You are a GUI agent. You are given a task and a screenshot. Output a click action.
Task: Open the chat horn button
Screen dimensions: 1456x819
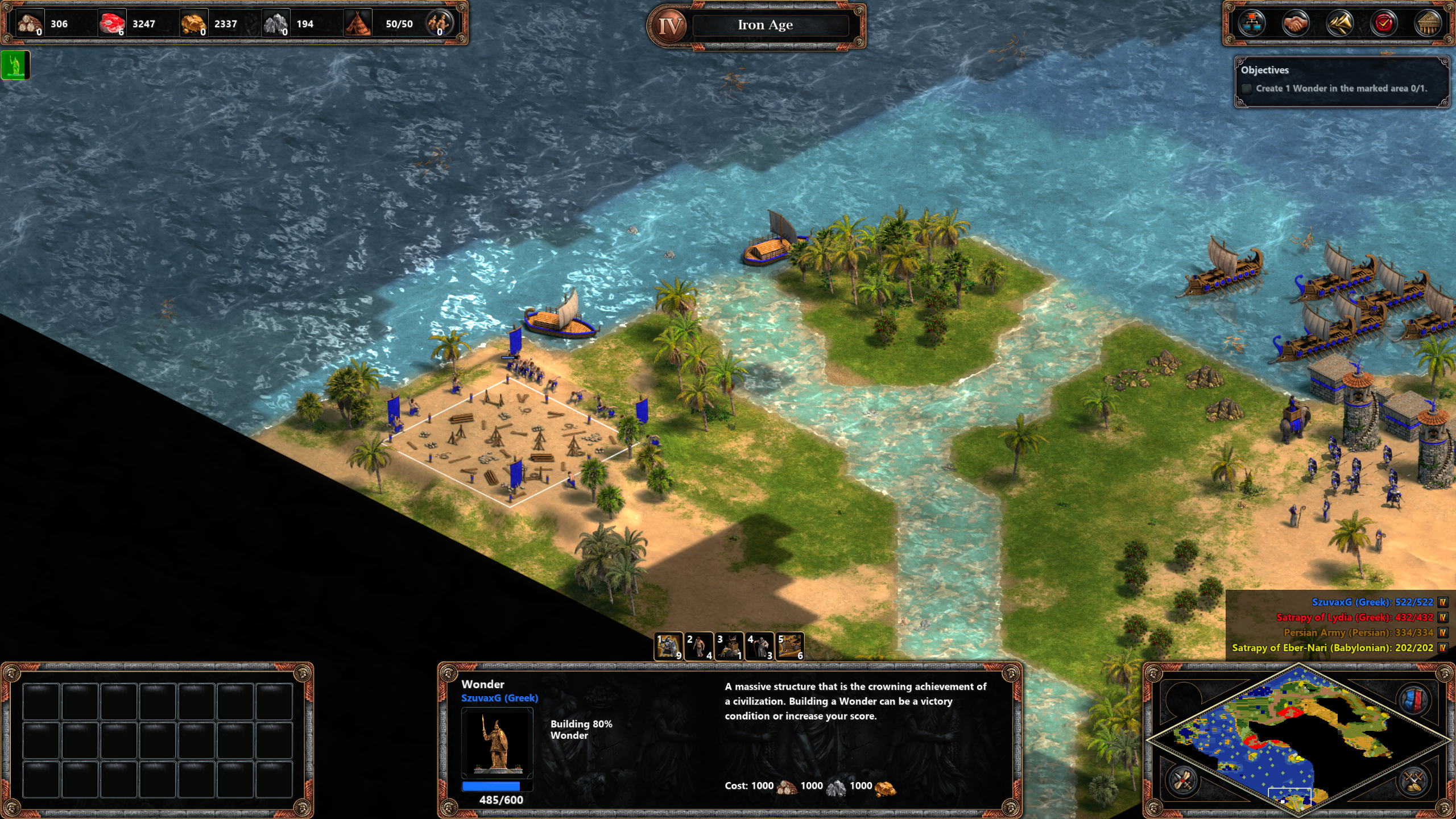click(1339, 24)
